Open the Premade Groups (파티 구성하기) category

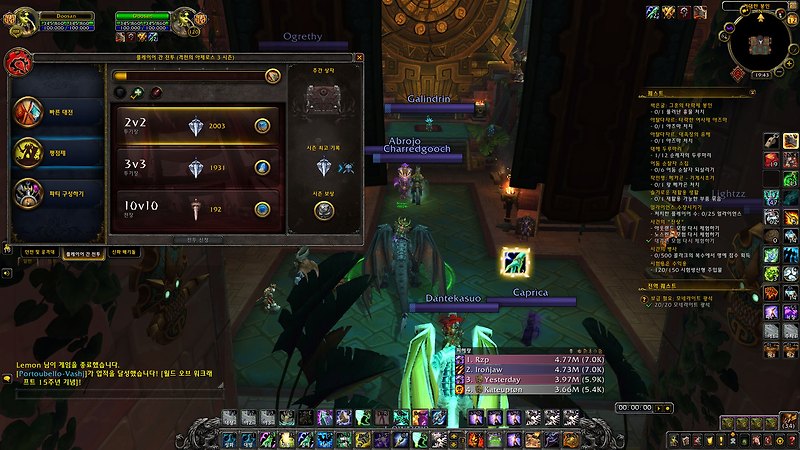[x=56, y=191]
